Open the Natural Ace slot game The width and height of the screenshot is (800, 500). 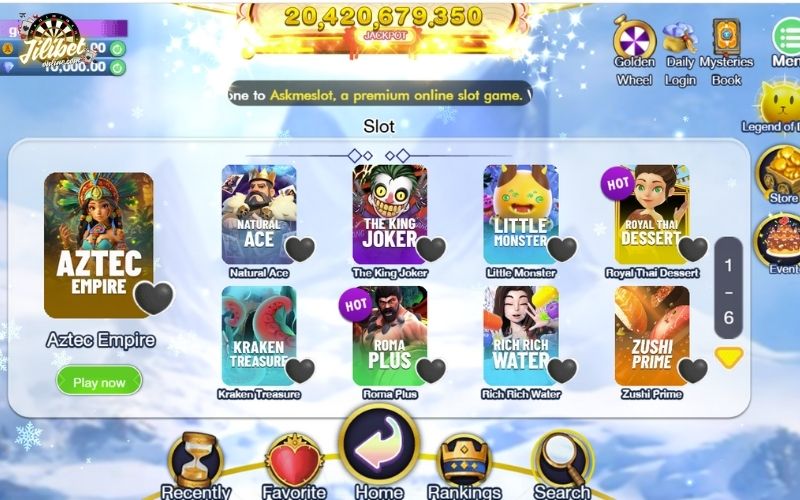click(x=258, y=214)
